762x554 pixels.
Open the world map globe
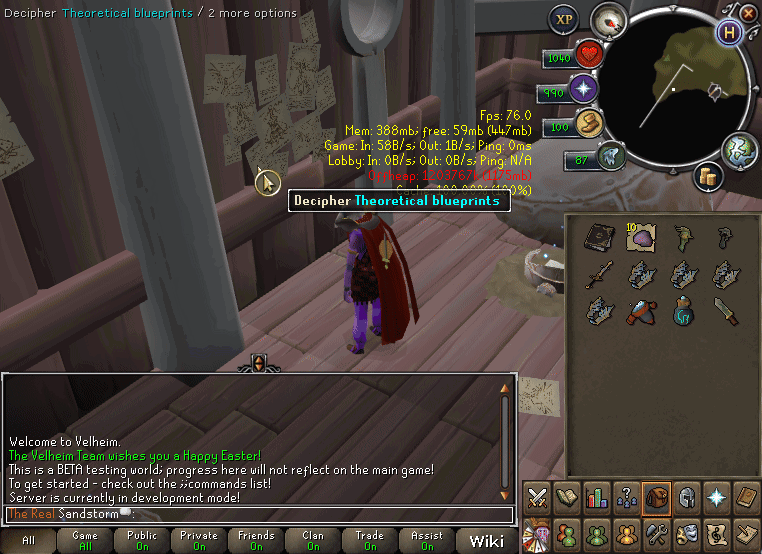click(x=741, y=150)
